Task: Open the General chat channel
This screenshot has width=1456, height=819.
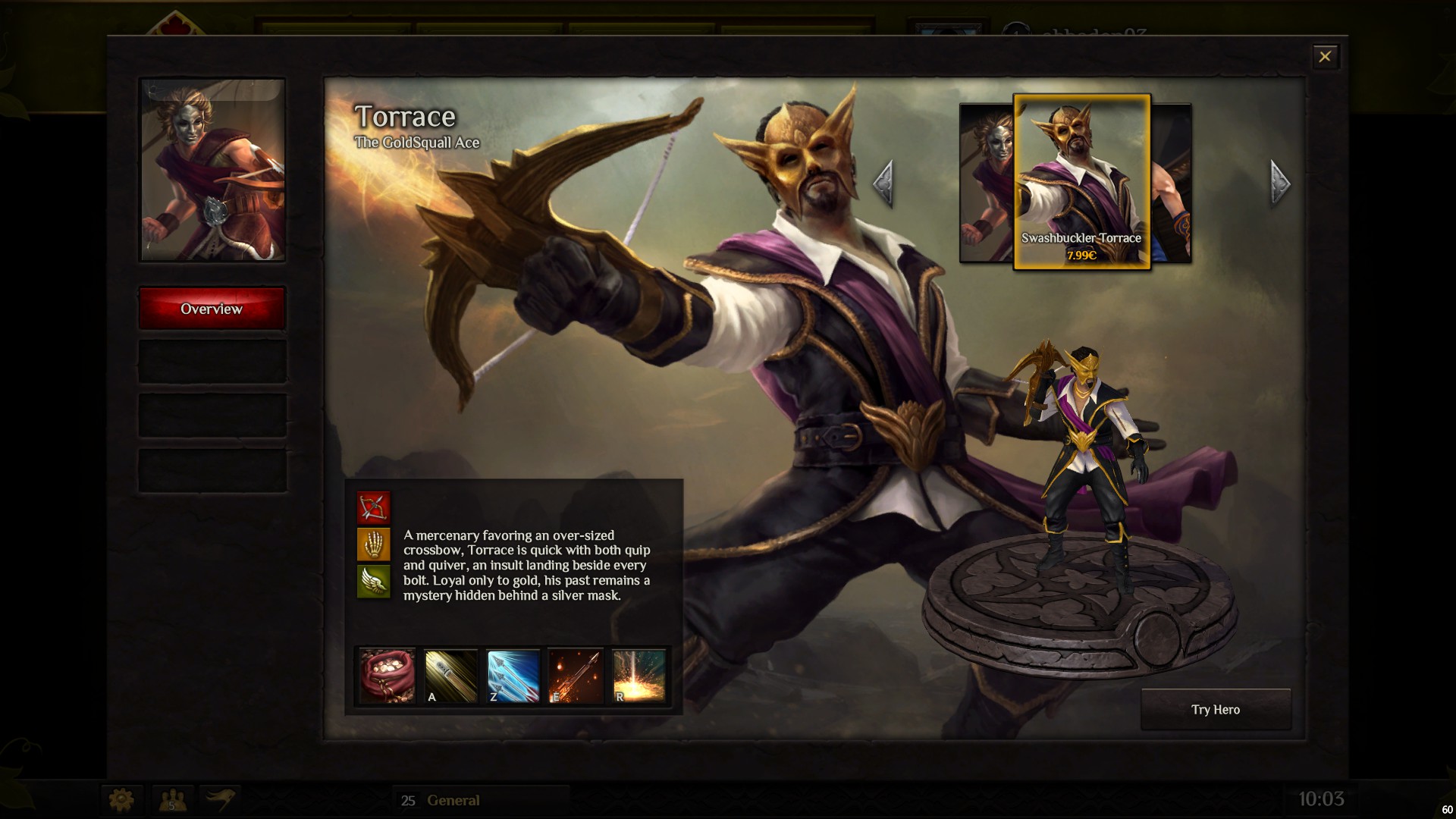Action: click(453, 800)
